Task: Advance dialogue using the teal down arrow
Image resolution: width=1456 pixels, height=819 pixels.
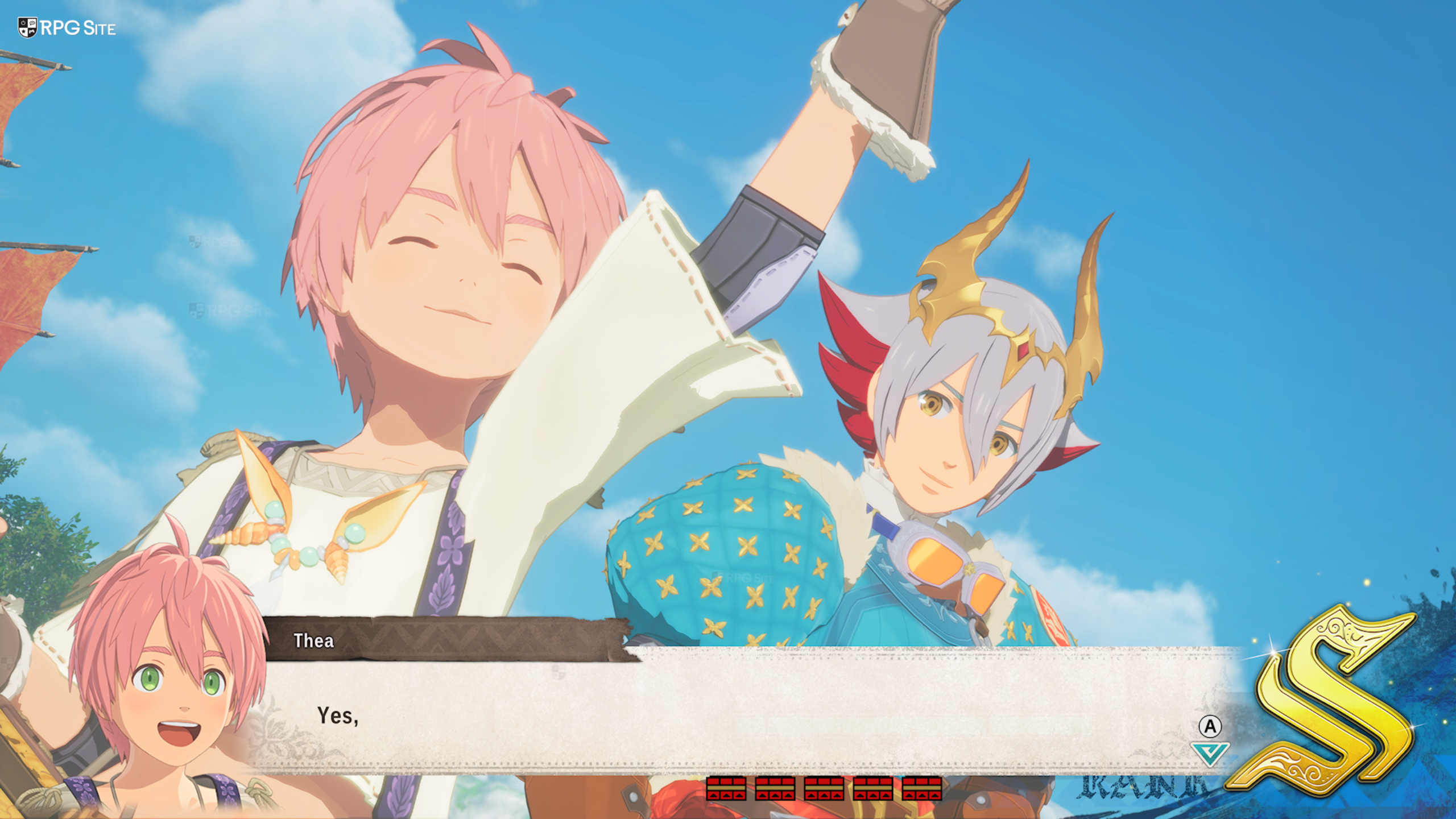Action: coord(1210,753)
